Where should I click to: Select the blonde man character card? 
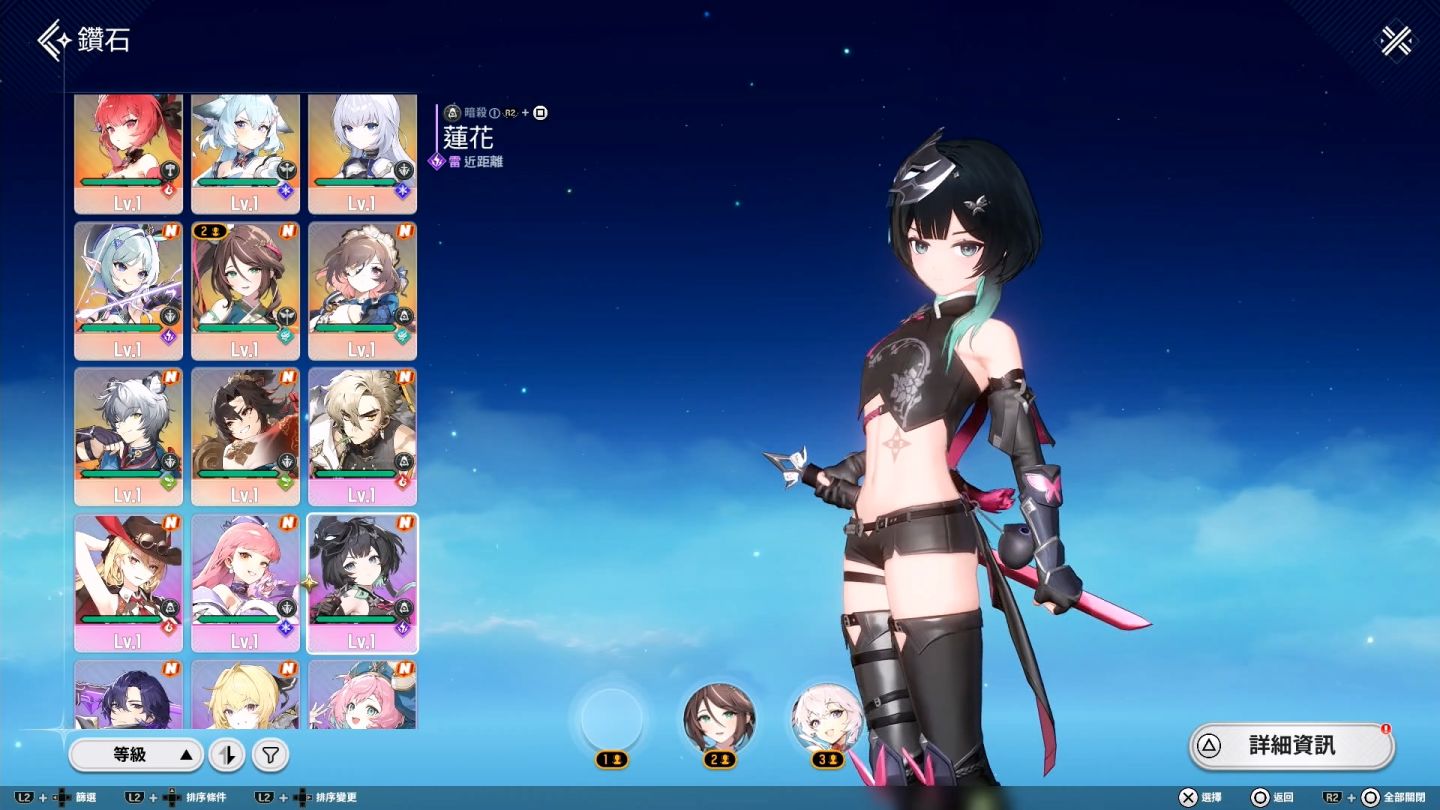pyautogui.click(x=362, y=436)
